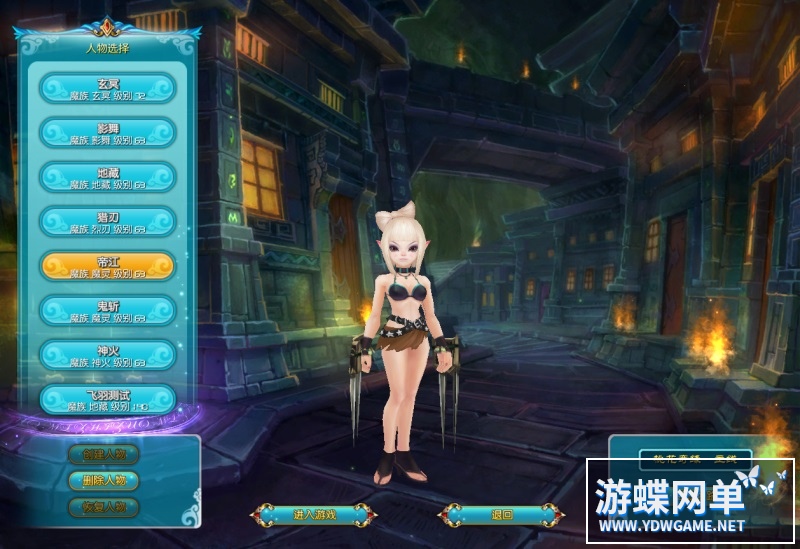Screen dimensions: 800x549
Task: Select the 神火 character
Action: tap(108, 354)
